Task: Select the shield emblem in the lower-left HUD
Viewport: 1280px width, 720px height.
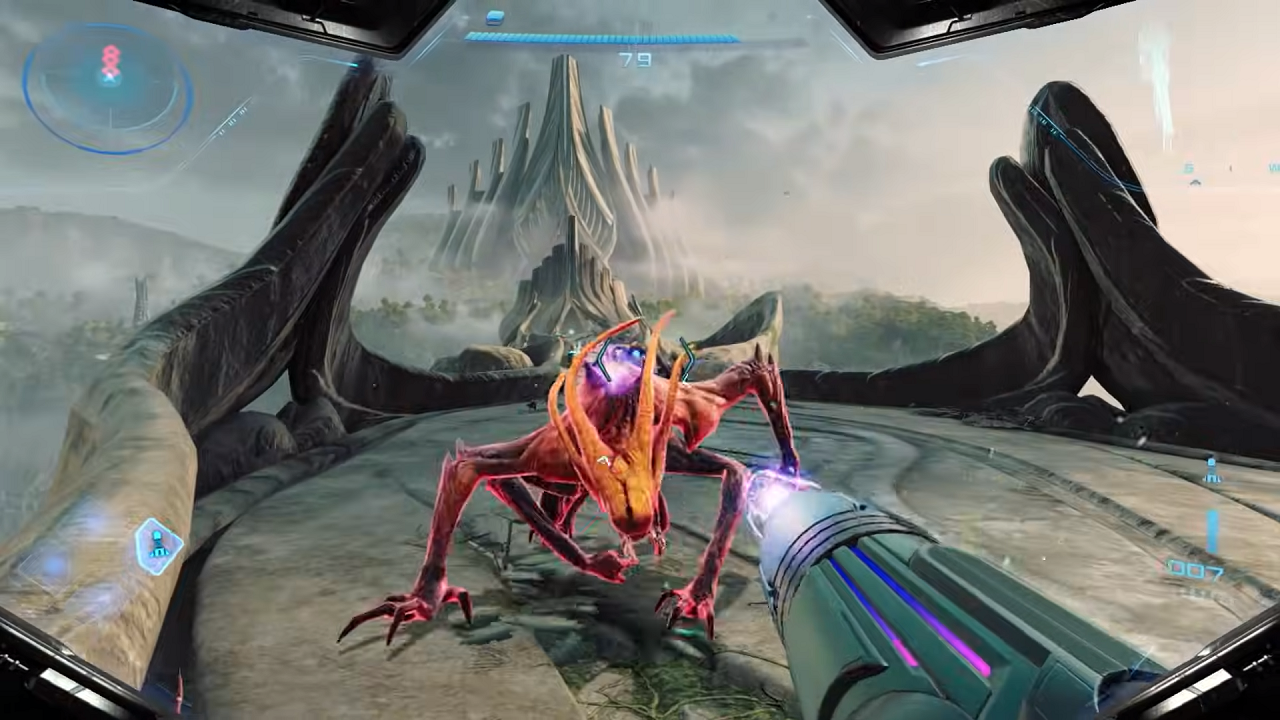Action: (x=157, y=546)
